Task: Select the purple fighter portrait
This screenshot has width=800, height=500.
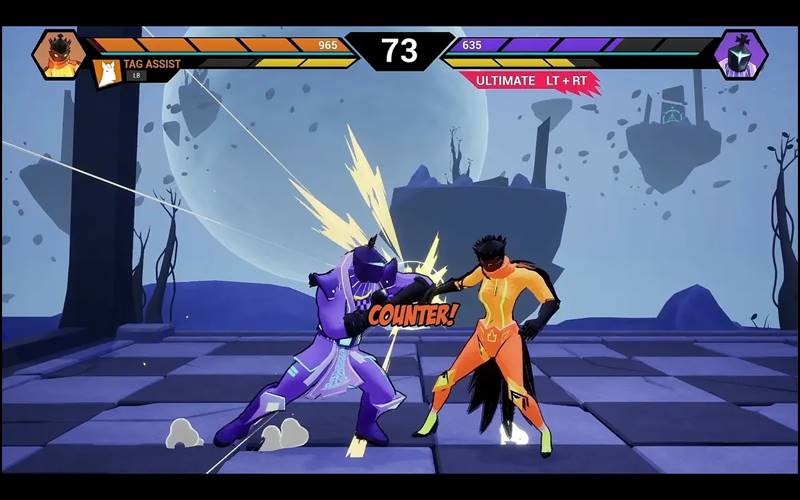Action: pos(741,54)
